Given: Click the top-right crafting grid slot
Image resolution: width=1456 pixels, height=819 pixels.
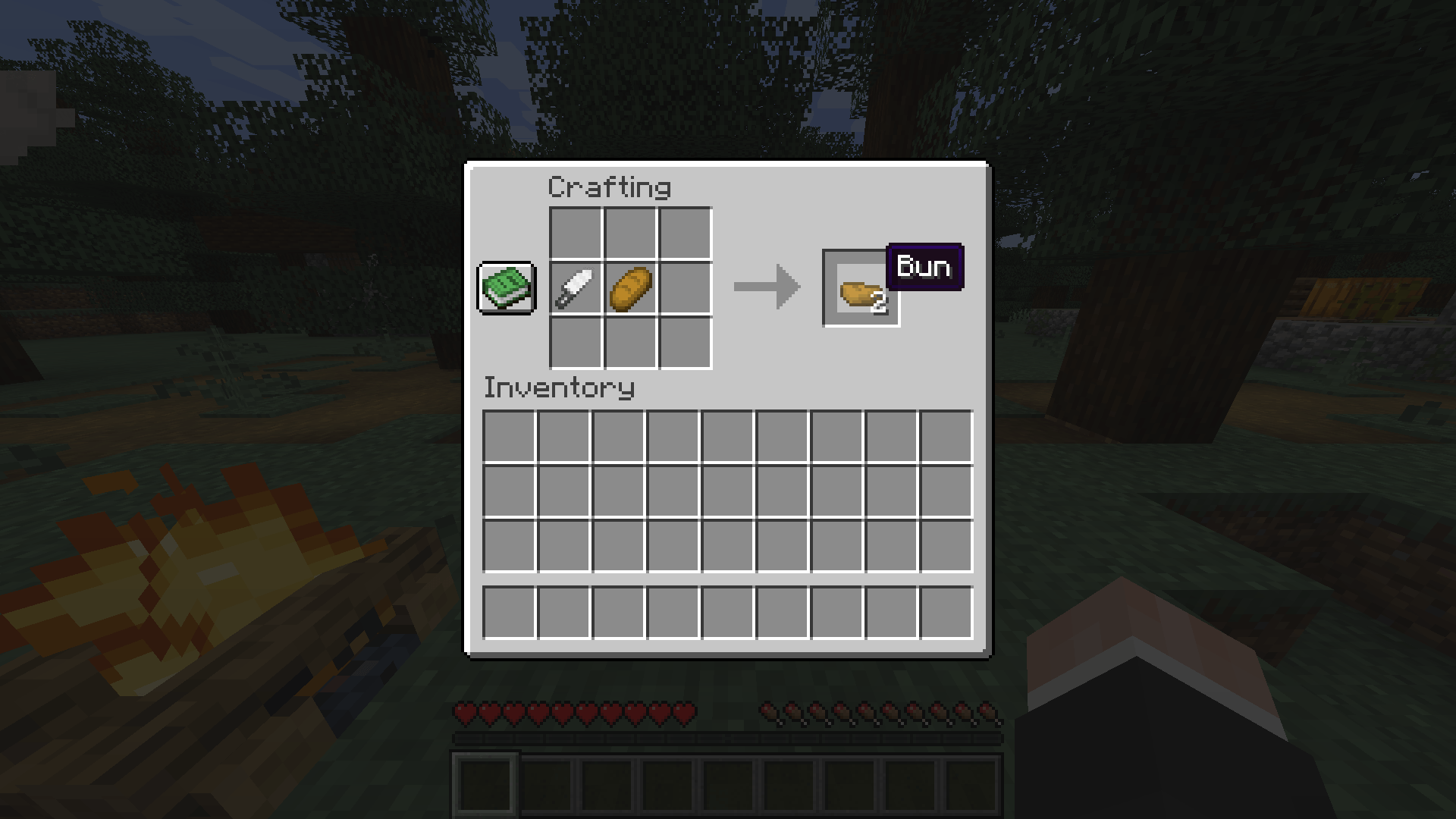Looking at the screenshot, I should [686, 234].
